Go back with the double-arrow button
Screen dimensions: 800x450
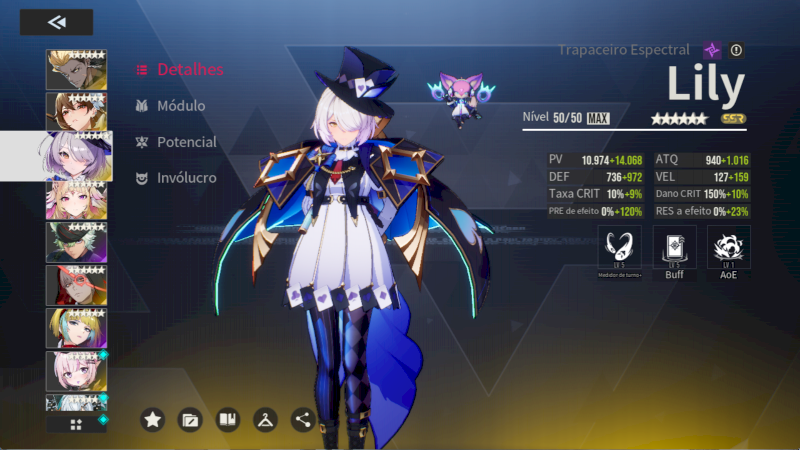point(56,22)
